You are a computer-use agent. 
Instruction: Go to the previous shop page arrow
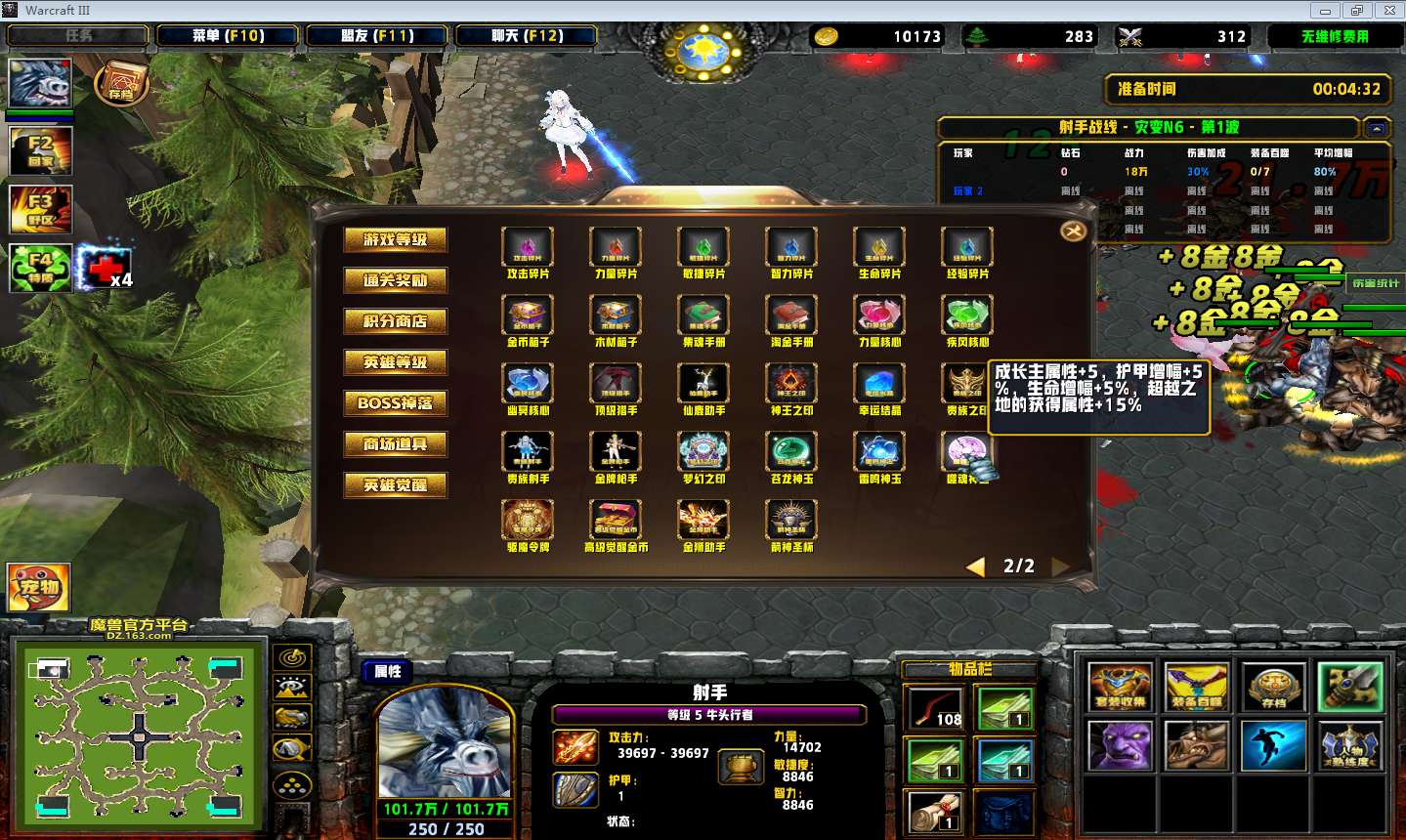pyautogui.click(x=975, y=567)
